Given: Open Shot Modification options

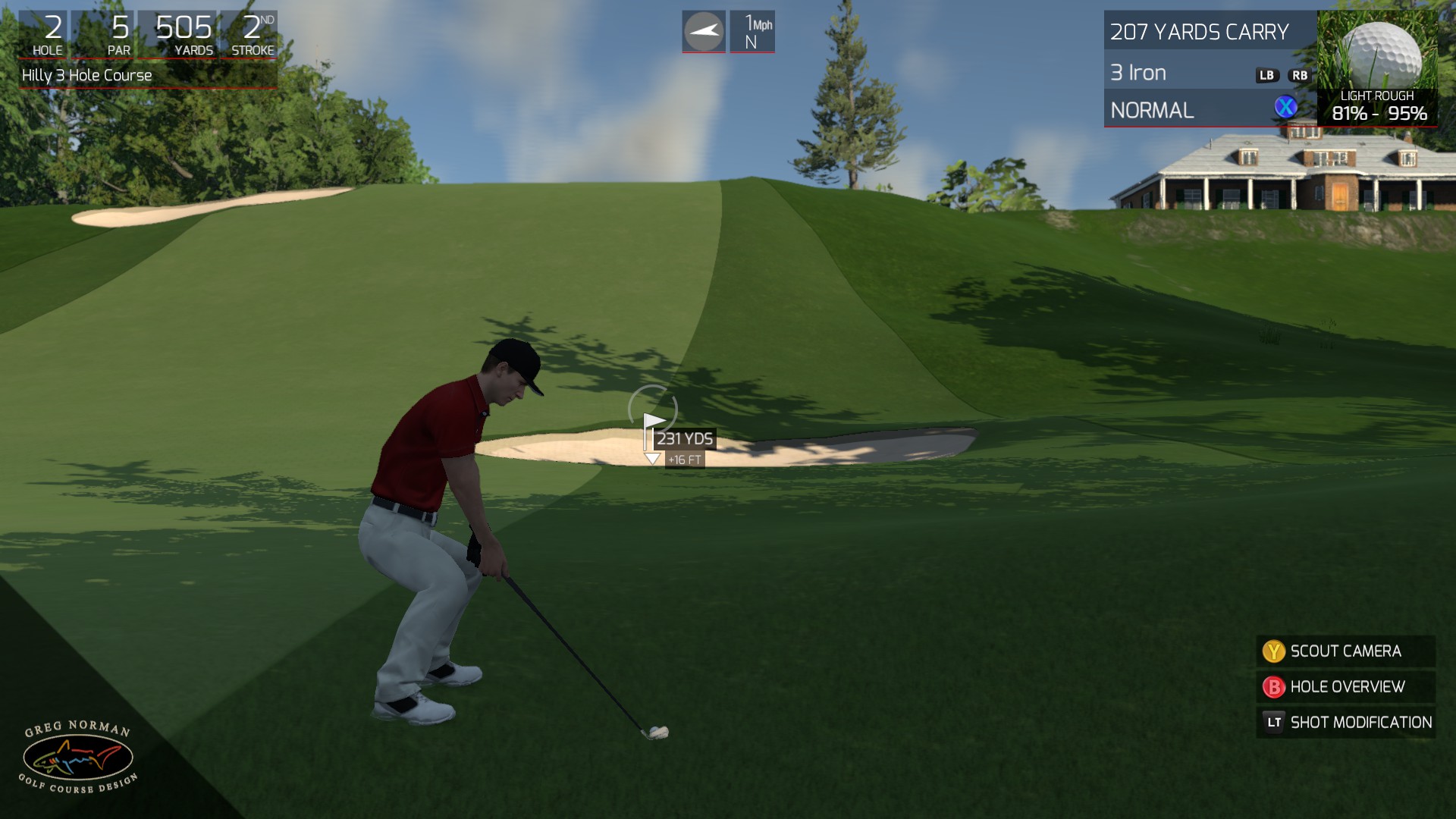Looking at the screenshot, I should (1345, 723).
